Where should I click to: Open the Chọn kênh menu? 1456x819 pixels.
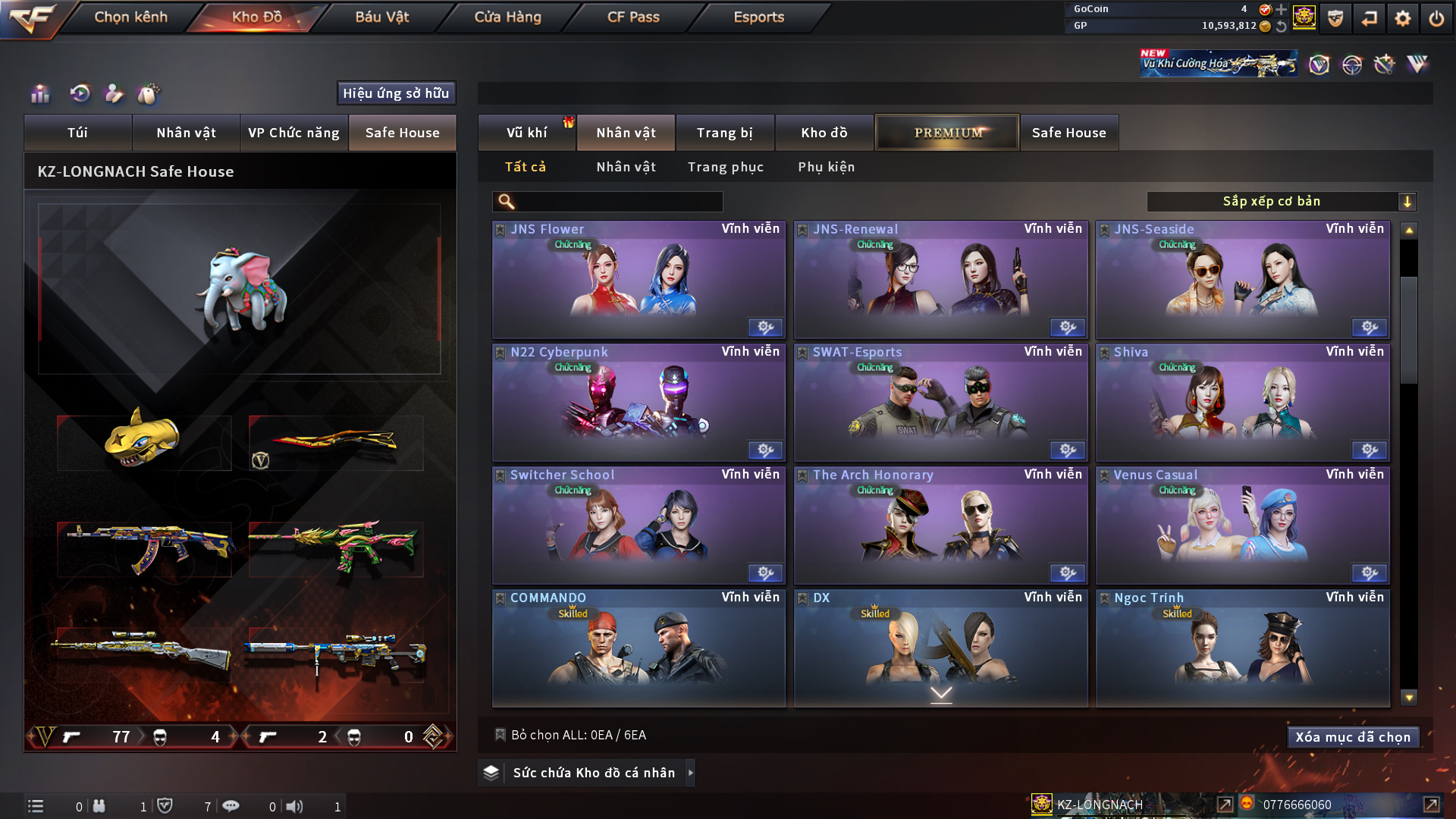pyautogui.click(x=130, y=17)
